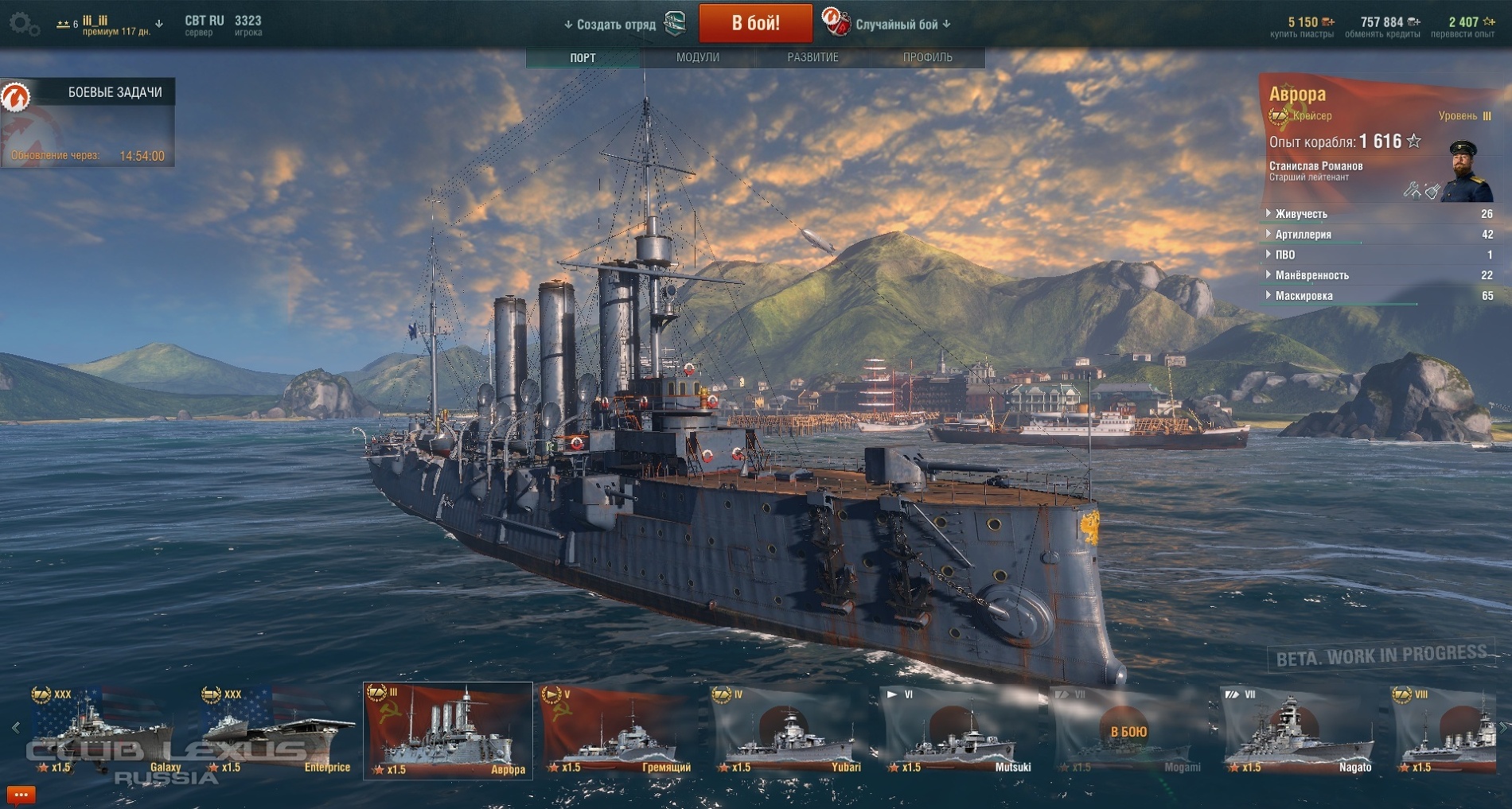The height and width of the screenshot is (809, 1512).
Task: Select the Порт tab
Action: 583,57
